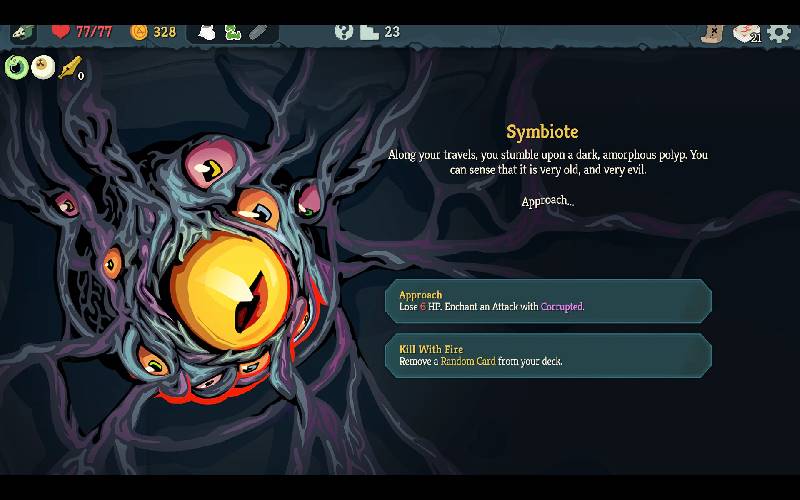Viewport: 800px width, 500px height.
Task: Select the green potion slot
Action: 232,32
